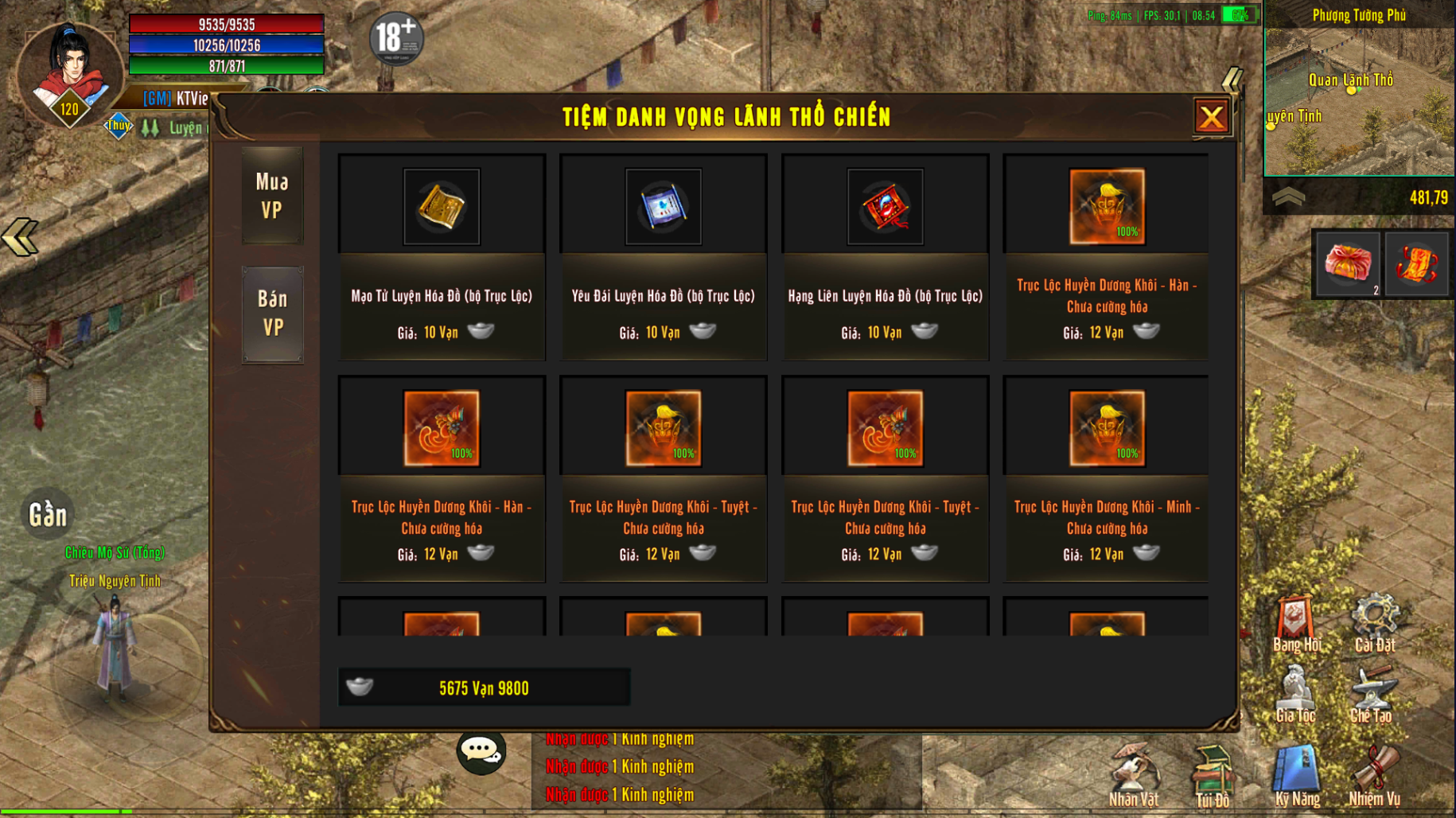Click the red gift bag icon
Image resolution: width=1456 pixels, height=818 pixels.
pos(1348,264)
